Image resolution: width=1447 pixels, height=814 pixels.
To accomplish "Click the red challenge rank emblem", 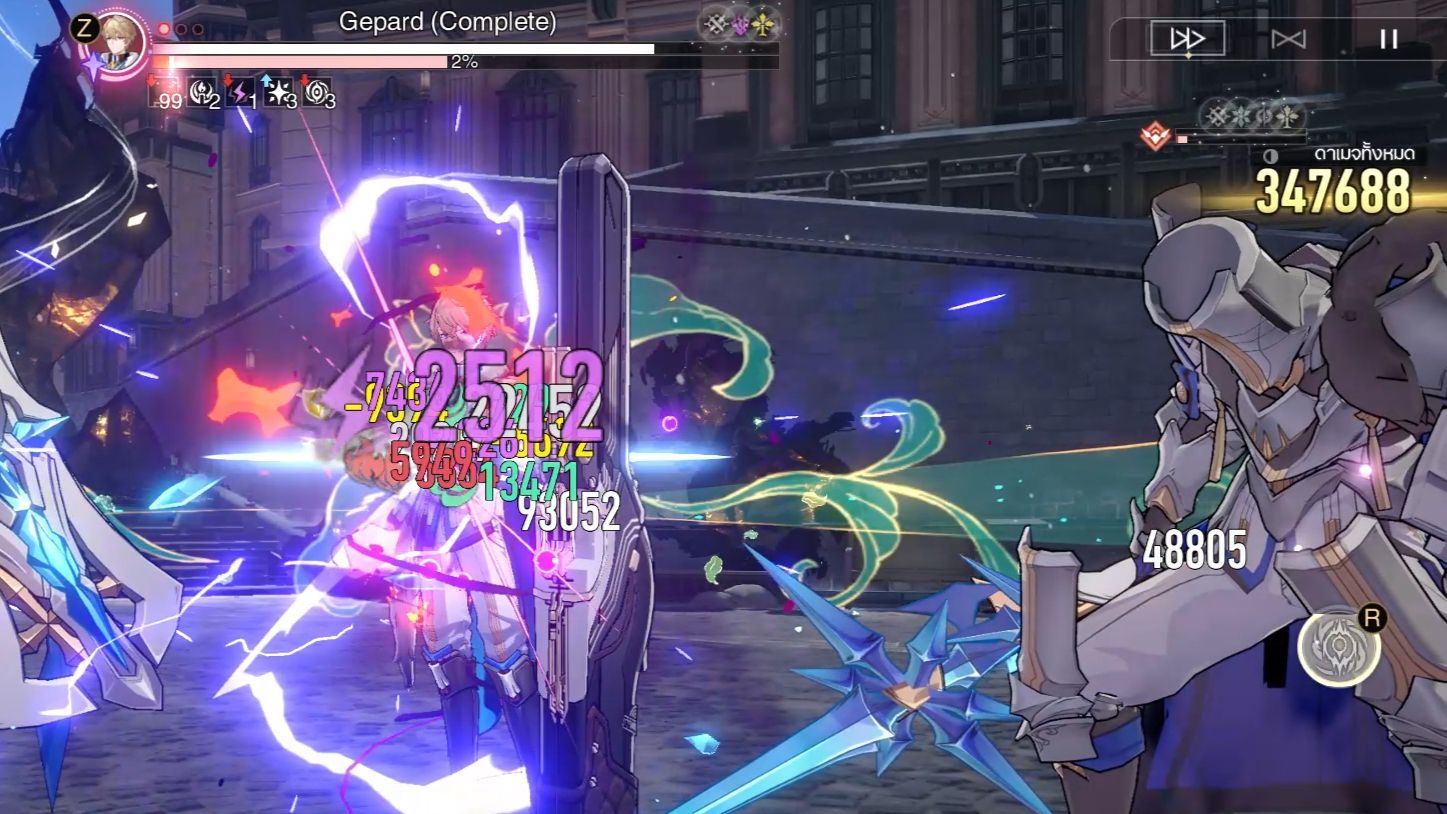I will (1155, 133).
